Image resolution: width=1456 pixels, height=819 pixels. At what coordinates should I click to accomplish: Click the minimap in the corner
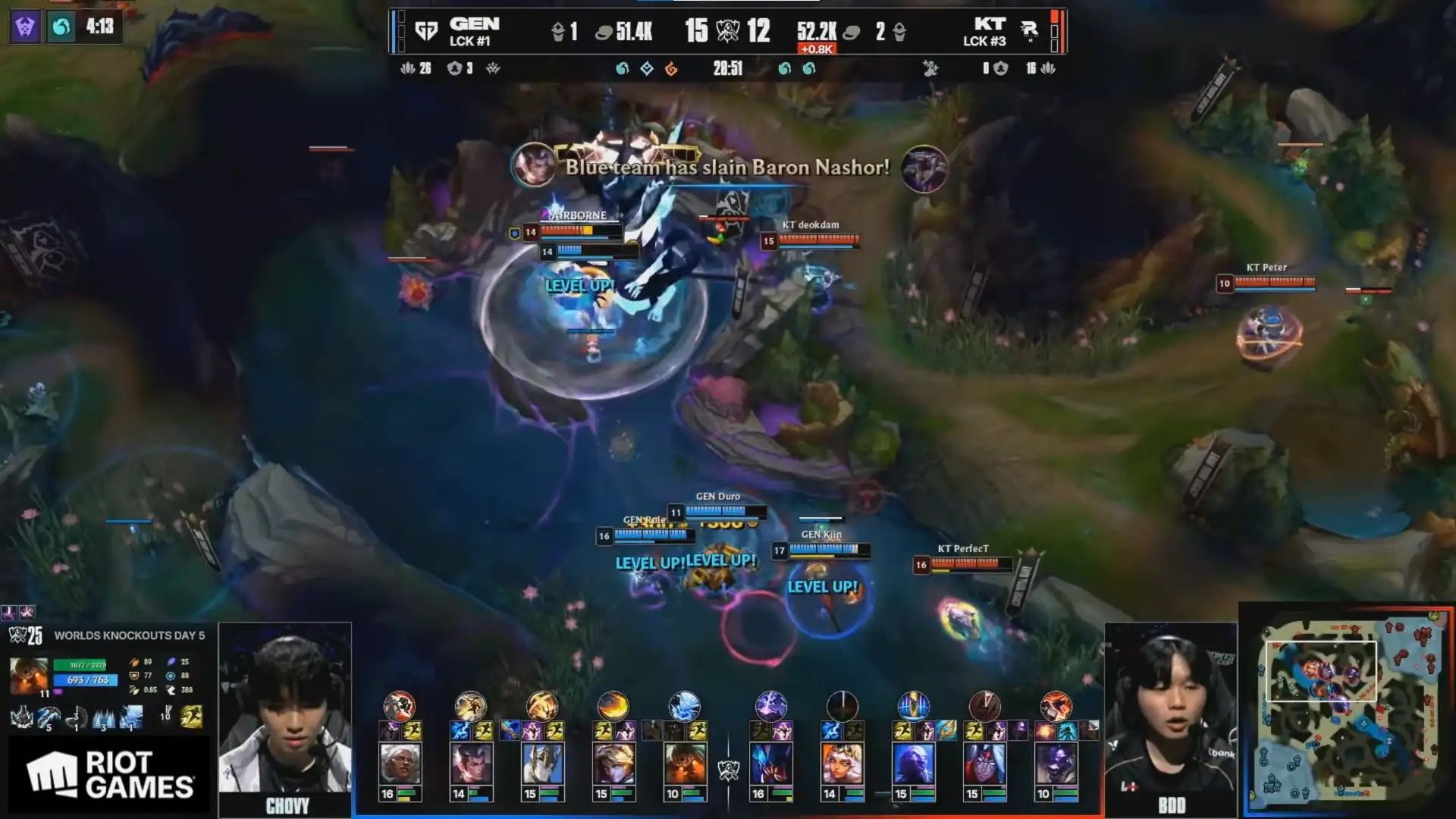pyautogui.click(x=1348, y=711)
